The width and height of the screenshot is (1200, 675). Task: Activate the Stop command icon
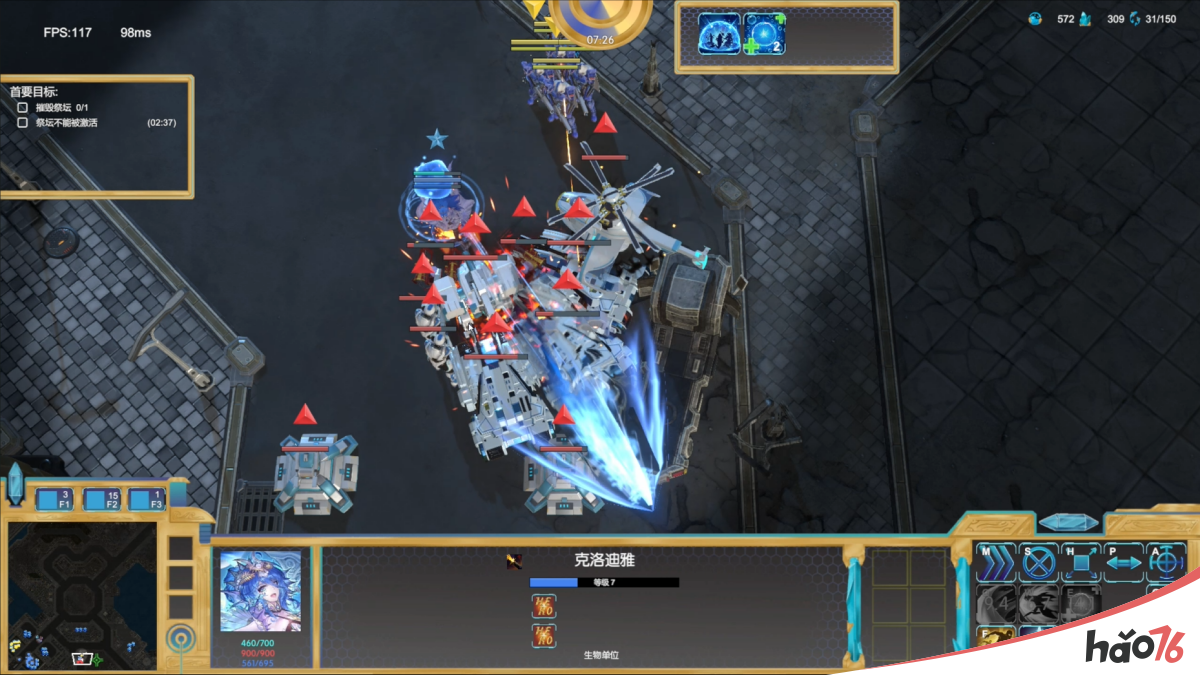(x=1038, y=563)
